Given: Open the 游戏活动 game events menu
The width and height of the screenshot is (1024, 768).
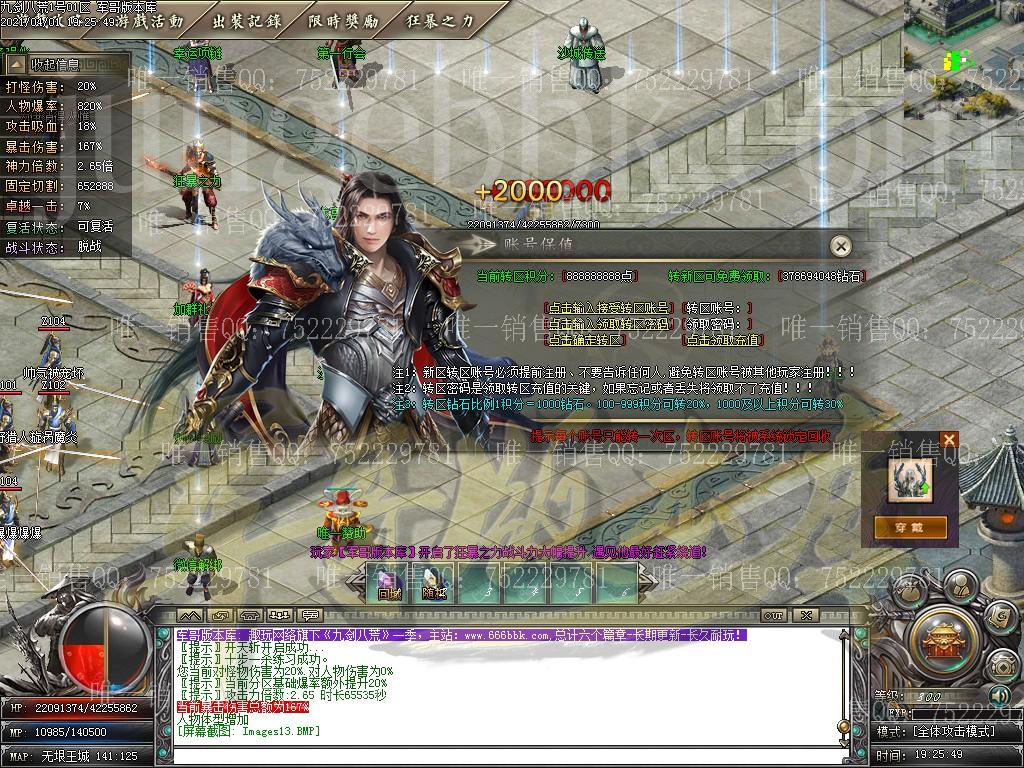Looking at the screenshot, I should pos(149,20).
